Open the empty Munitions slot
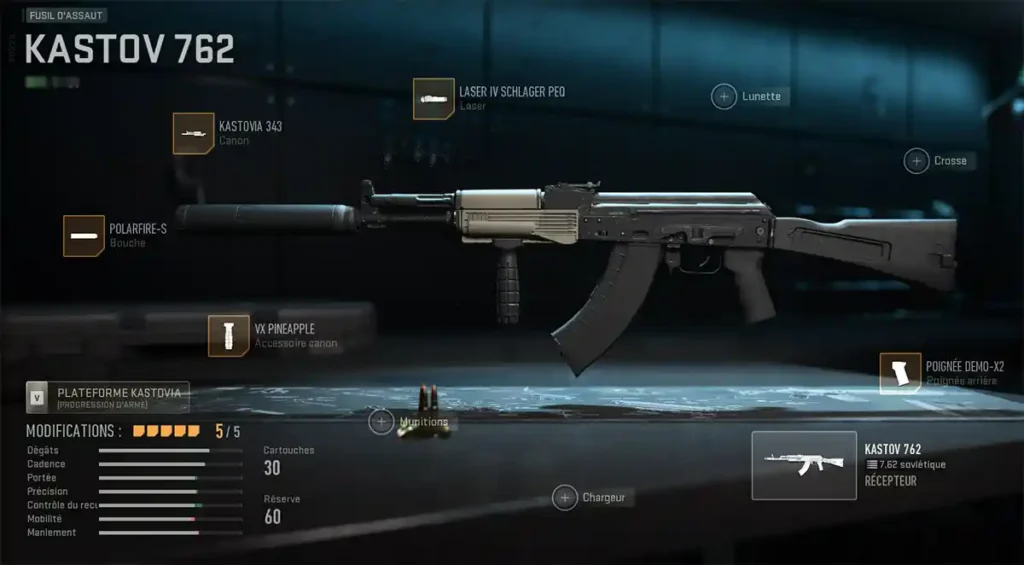Viewport: 1024px width, 565px height. [381, 422]
